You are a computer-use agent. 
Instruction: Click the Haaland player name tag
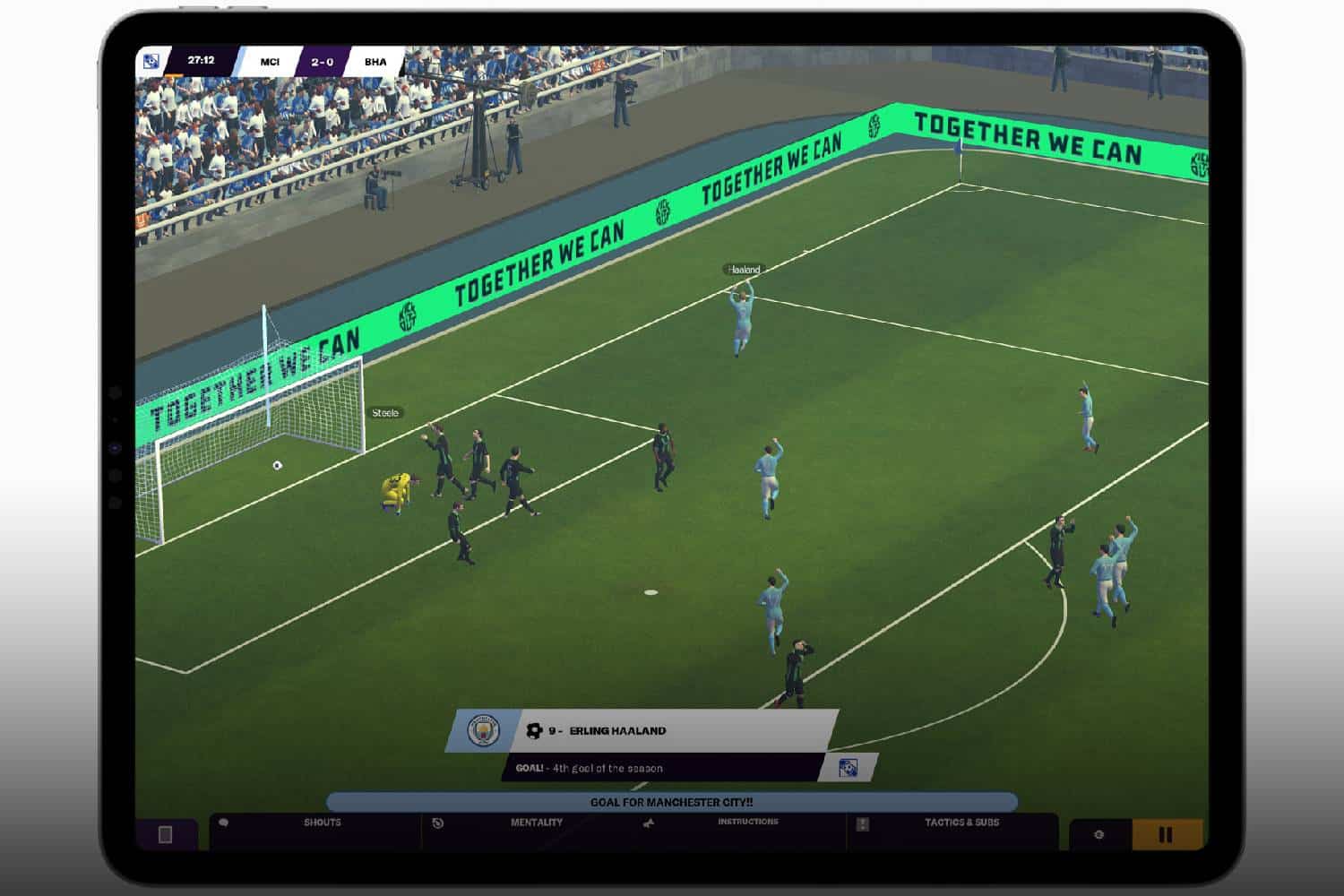click(x=743, y=270)
